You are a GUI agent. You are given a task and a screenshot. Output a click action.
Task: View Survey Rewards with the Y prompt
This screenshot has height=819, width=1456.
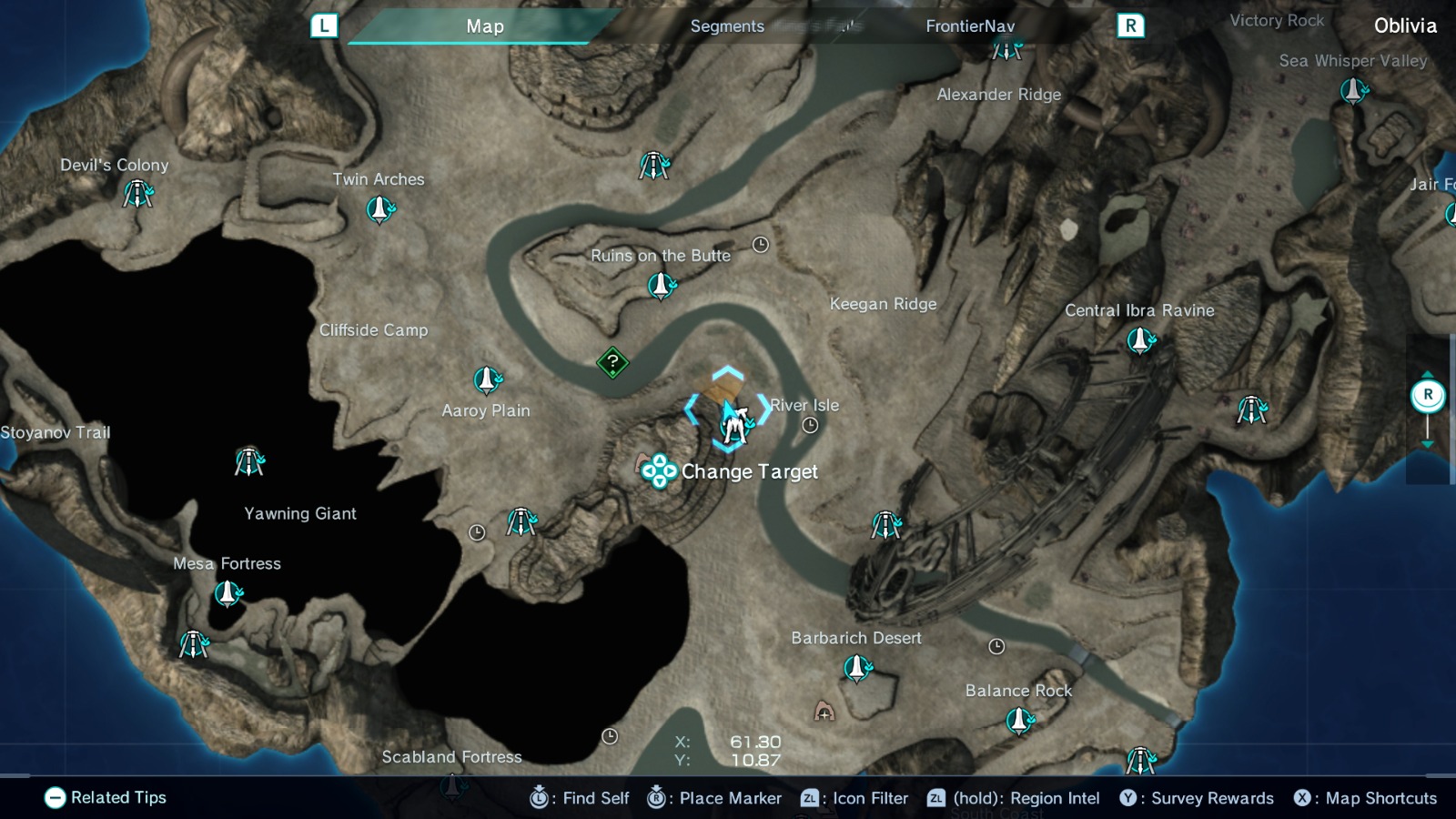1128,798
